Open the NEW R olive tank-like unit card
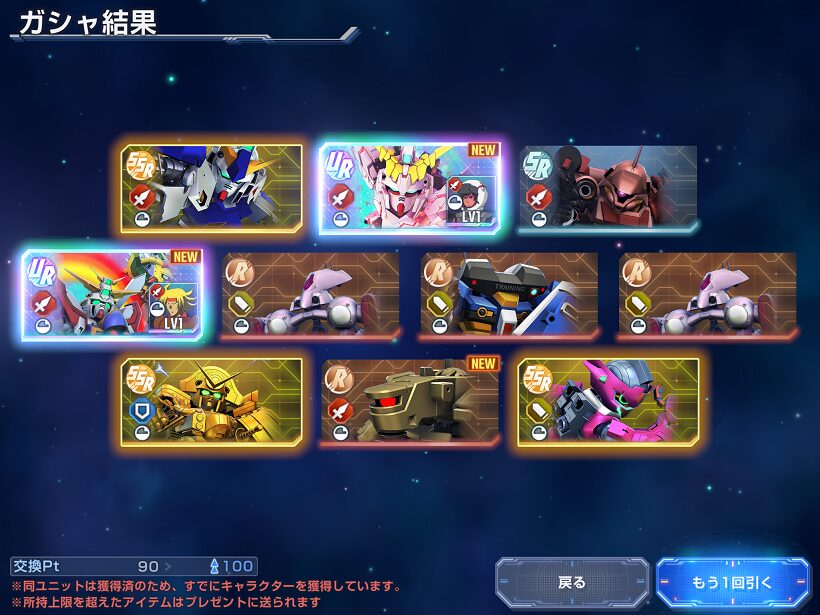Screen dimensions: 820x615 tap(409, 401)
